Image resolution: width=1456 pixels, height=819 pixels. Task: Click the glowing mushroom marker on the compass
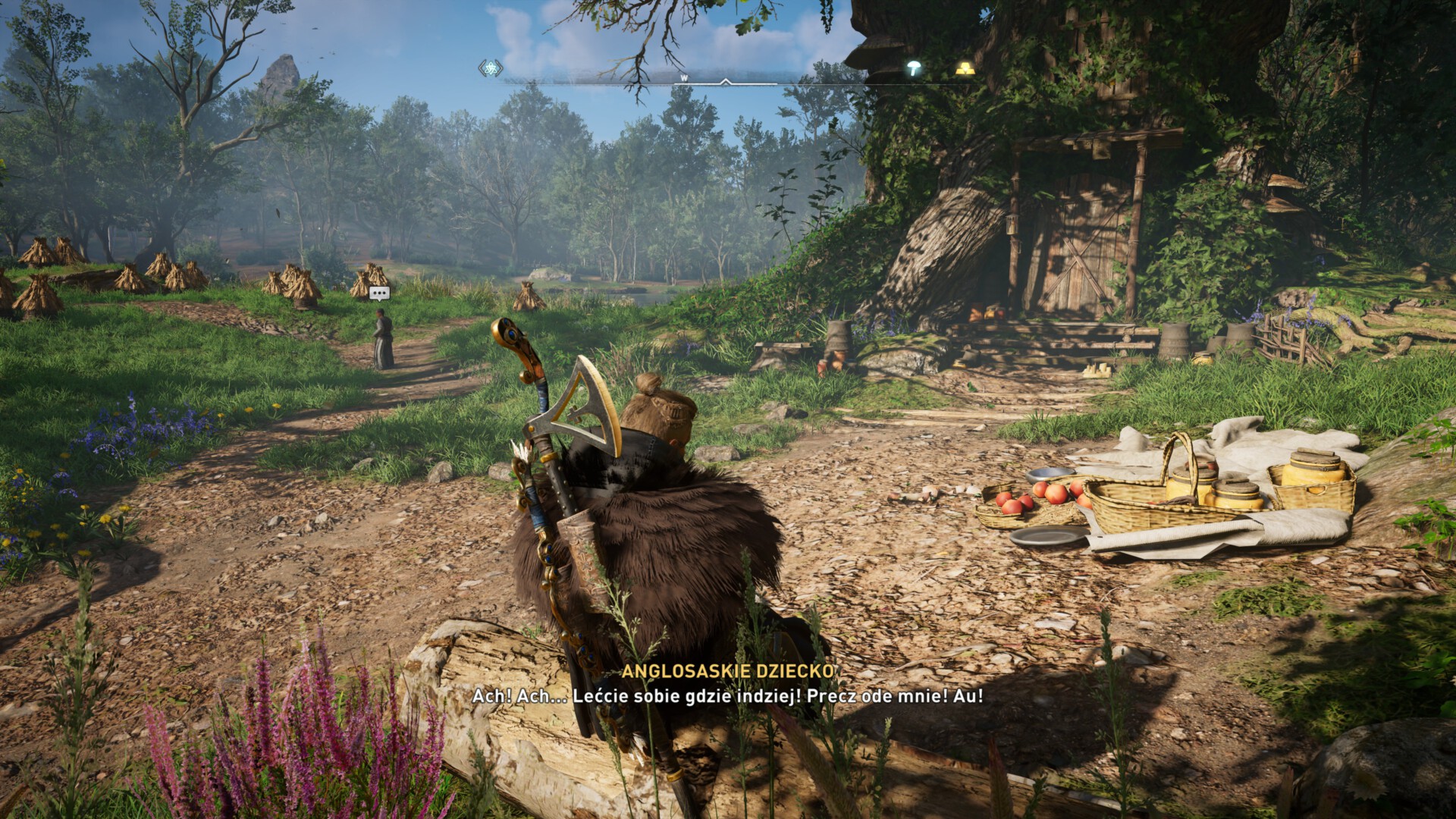915,68
